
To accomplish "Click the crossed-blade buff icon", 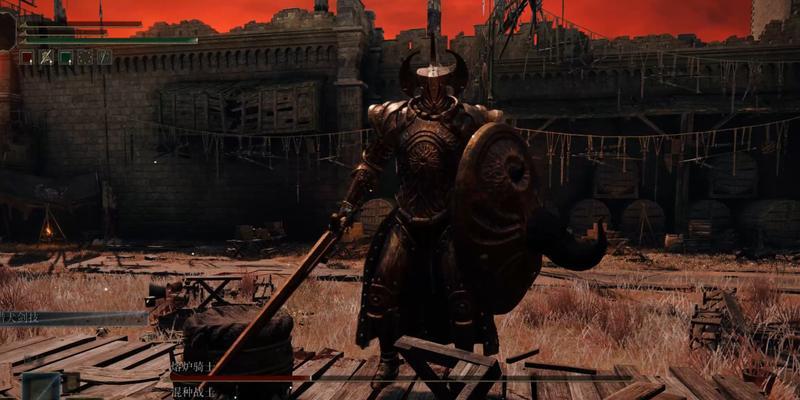I will click(x=46, y=58).
